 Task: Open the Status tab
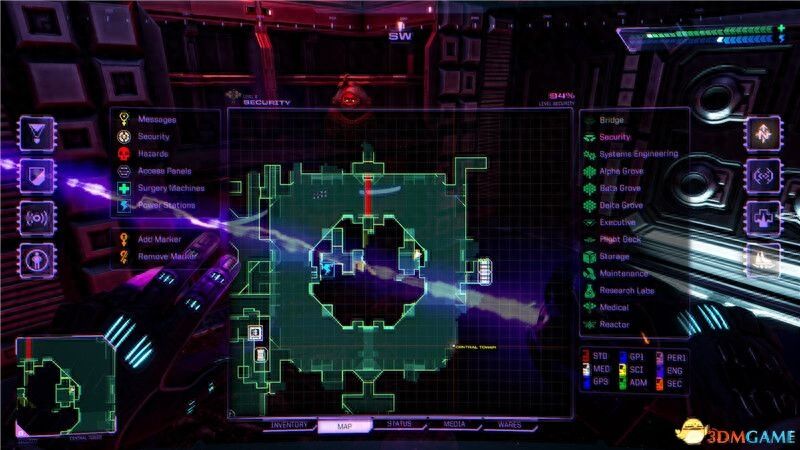pos(399,425)
